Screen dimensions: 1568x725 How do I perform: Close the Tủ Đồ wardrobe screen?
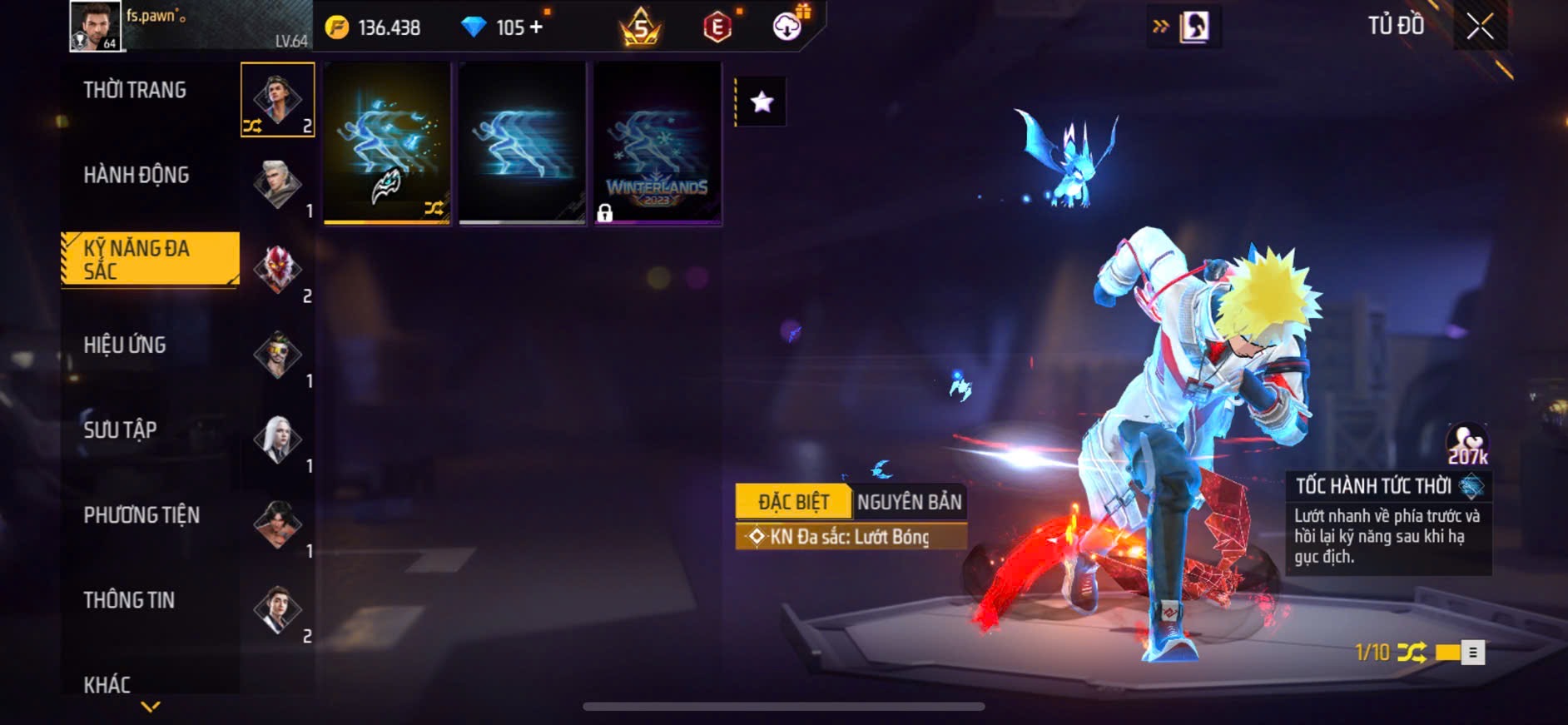pyautogui.click(x=1480, y=27)
